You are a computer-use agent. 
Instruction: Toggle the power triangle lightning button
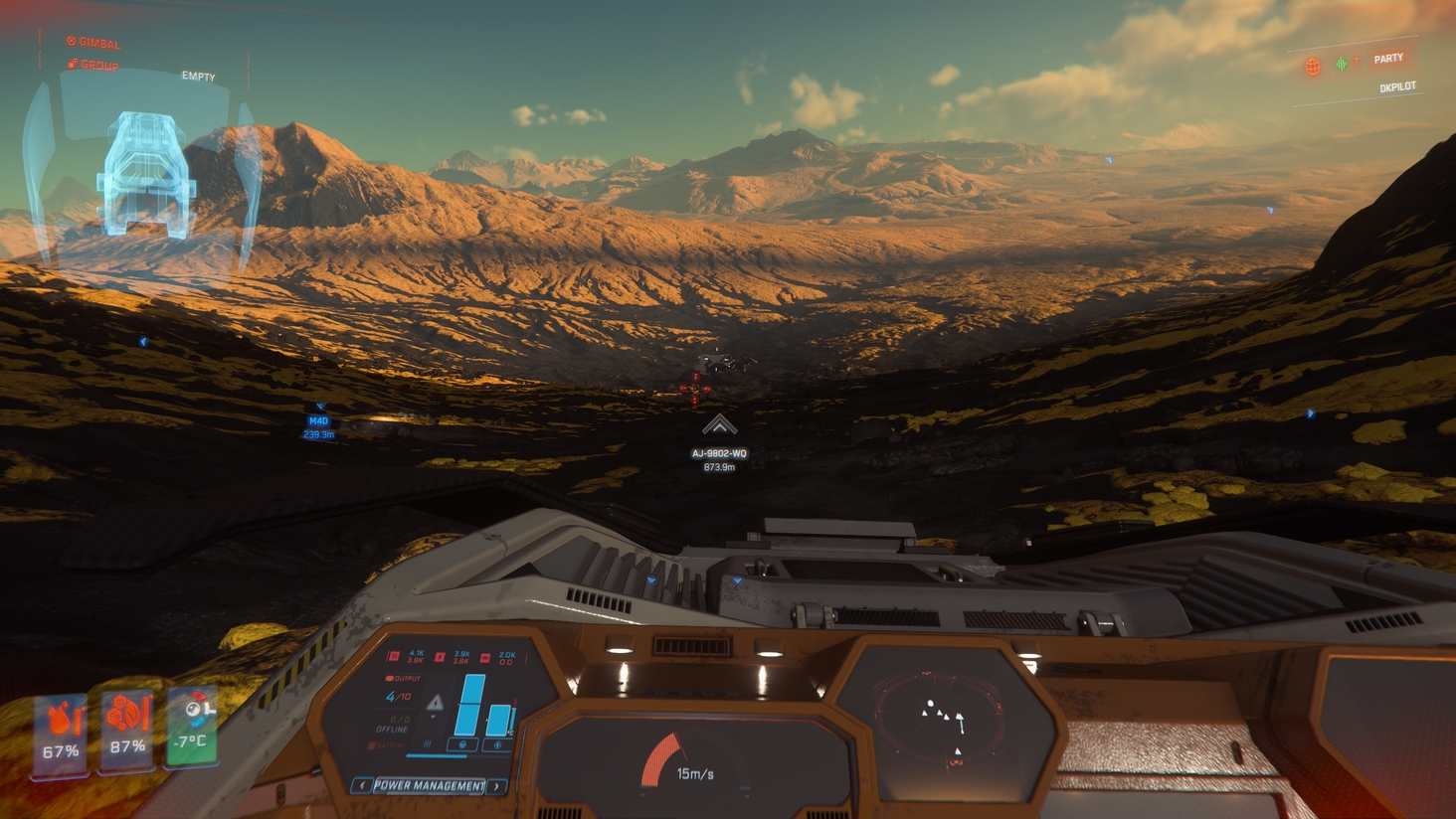435,703
